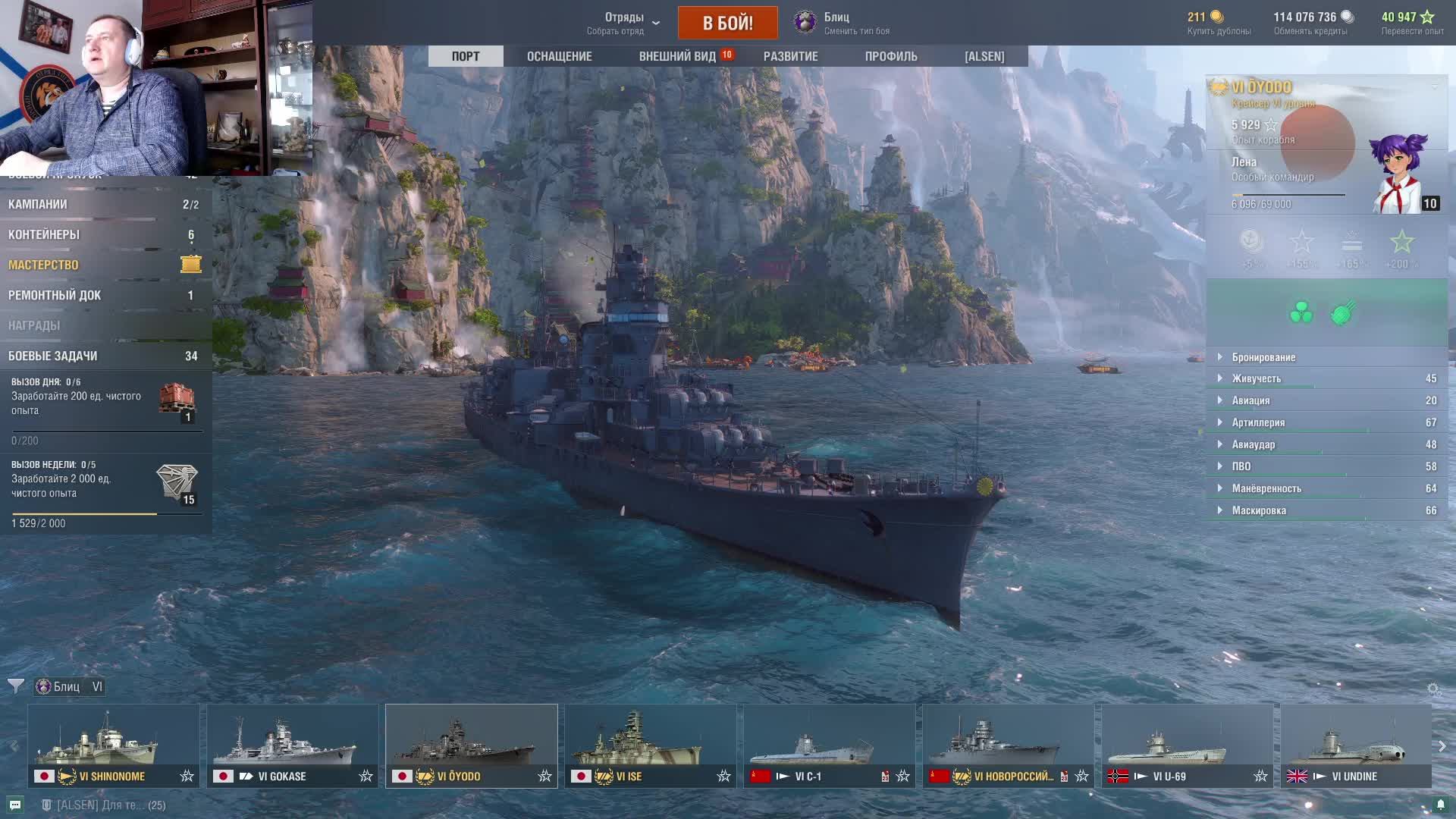Go to the РАЗВИТИЕ tab
Image resolution: width=1456 pixels, height=819 pixels.
[x=790, y=56]
